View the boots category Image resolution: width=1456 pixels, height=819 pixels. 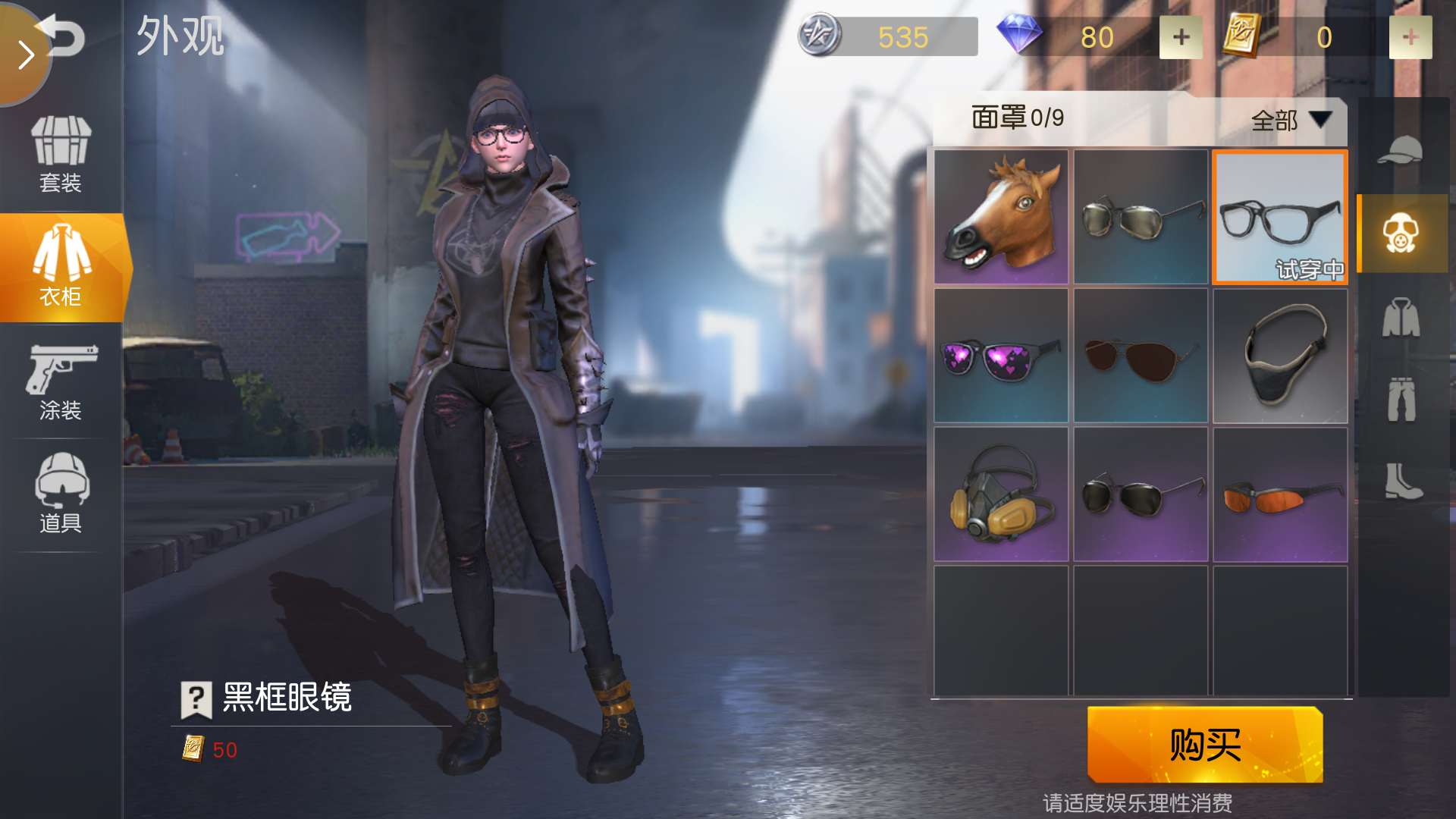pyautogui.click(x=1402, y=481)
